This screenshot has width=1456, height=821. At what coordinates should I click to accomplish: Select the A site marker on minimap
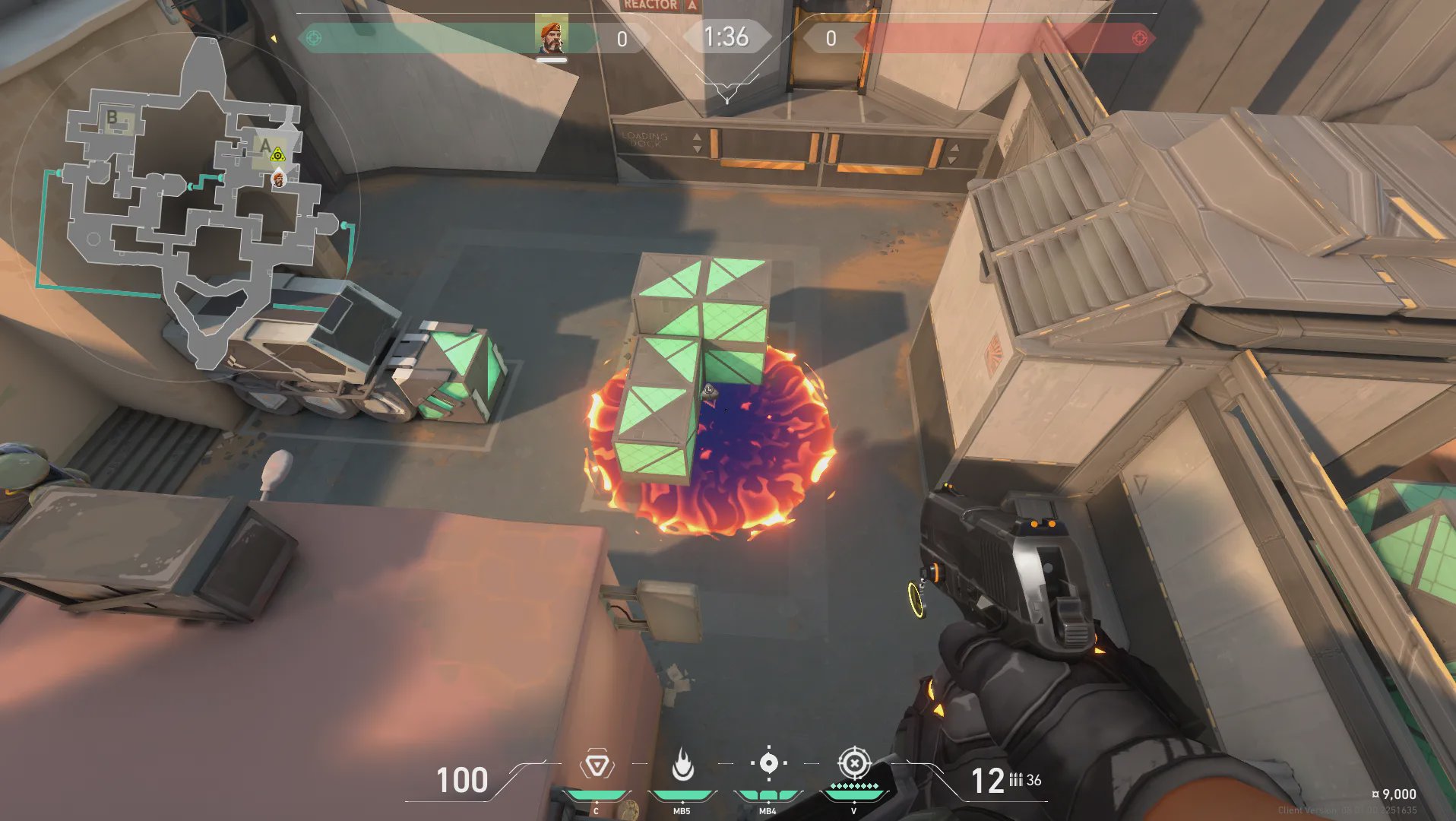264,144
